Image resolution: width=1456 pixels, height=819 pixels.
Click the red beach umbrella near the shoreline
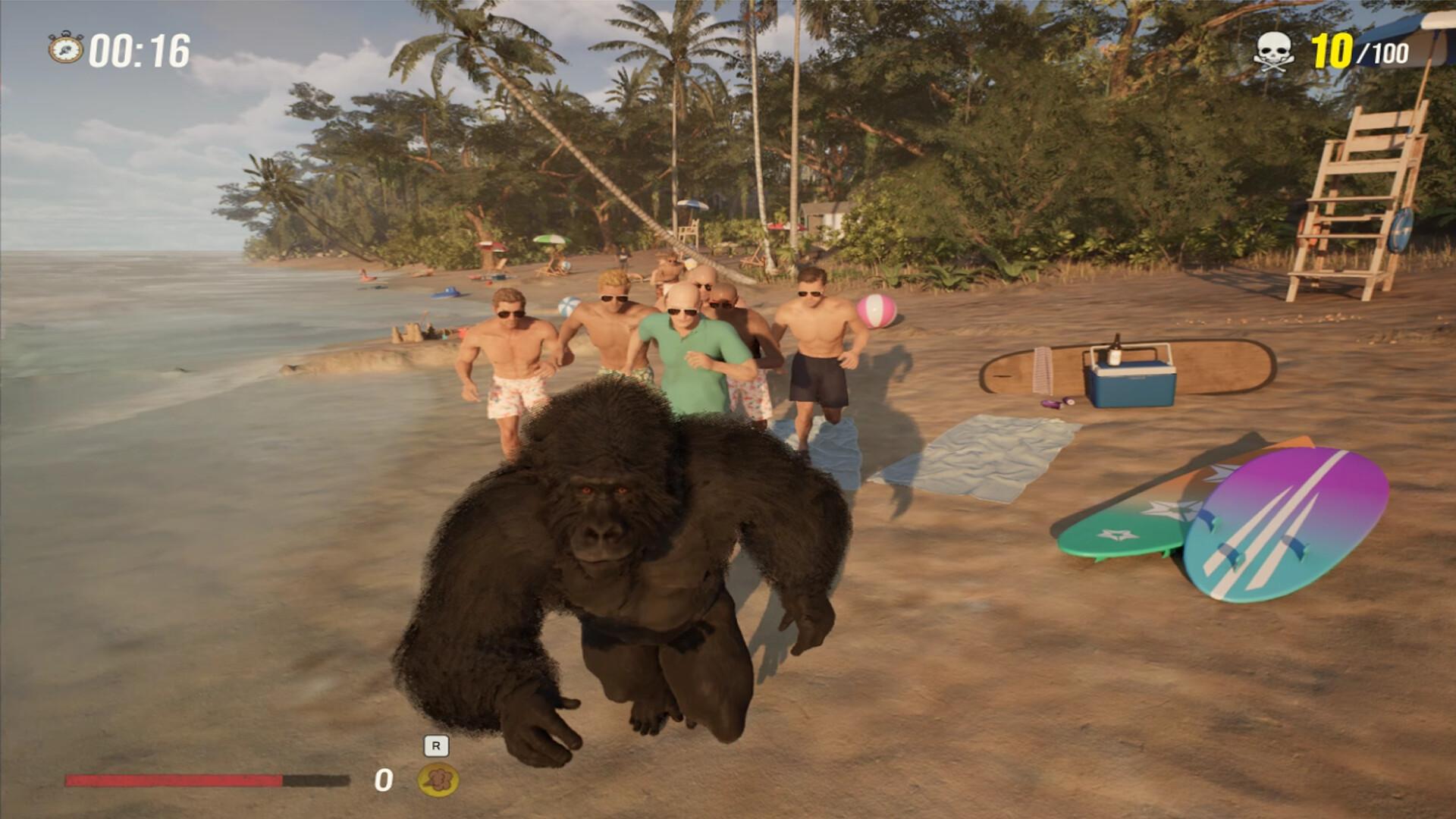tap(489, 246)
